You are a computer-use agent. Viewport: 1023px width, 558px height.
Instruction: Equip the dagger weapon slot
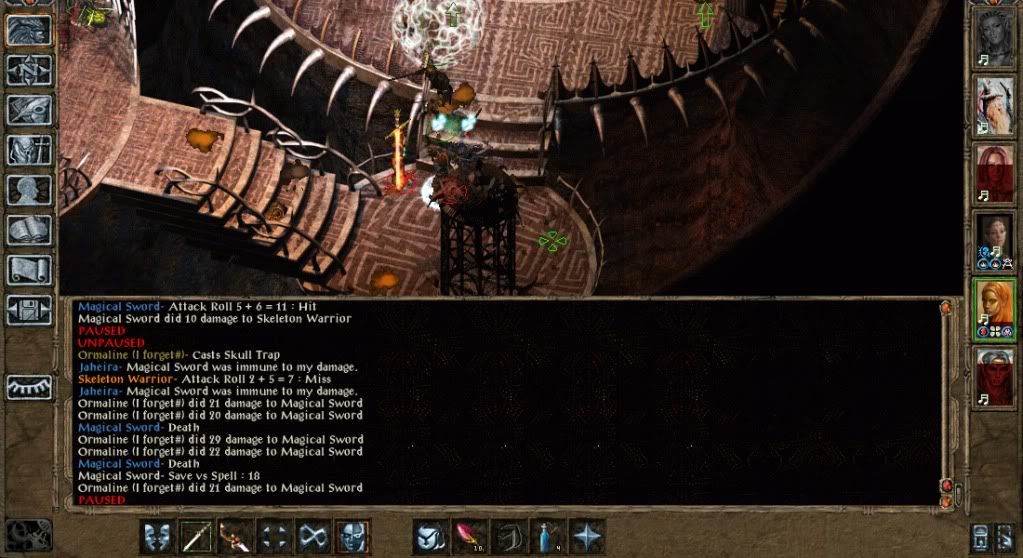click(x=234, y=536)
